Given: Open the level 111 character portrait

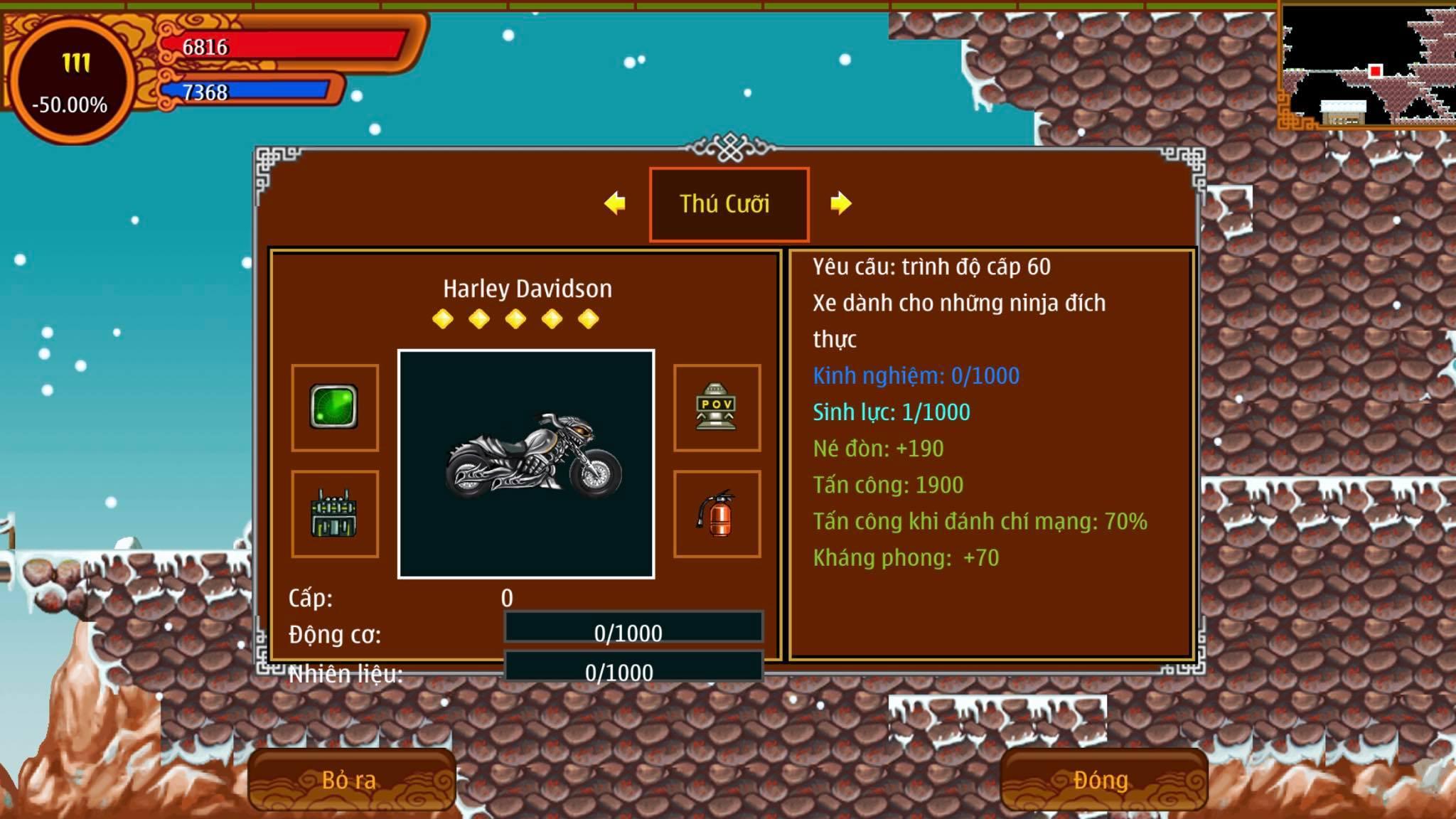Looking at the screenshot, I should 71,82.
